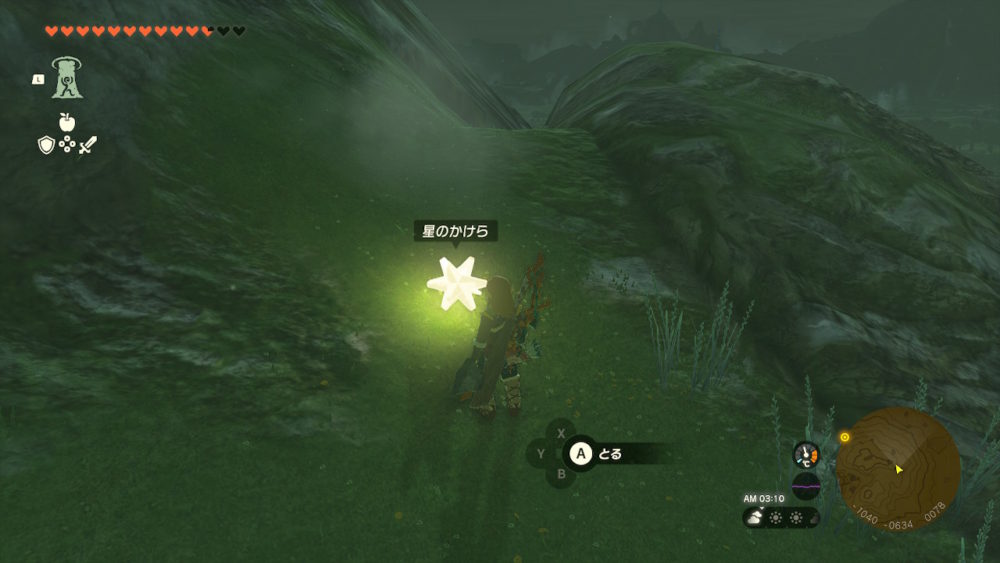
Task: Select the Ascend ability icon
Action: (x=67, y=78)
